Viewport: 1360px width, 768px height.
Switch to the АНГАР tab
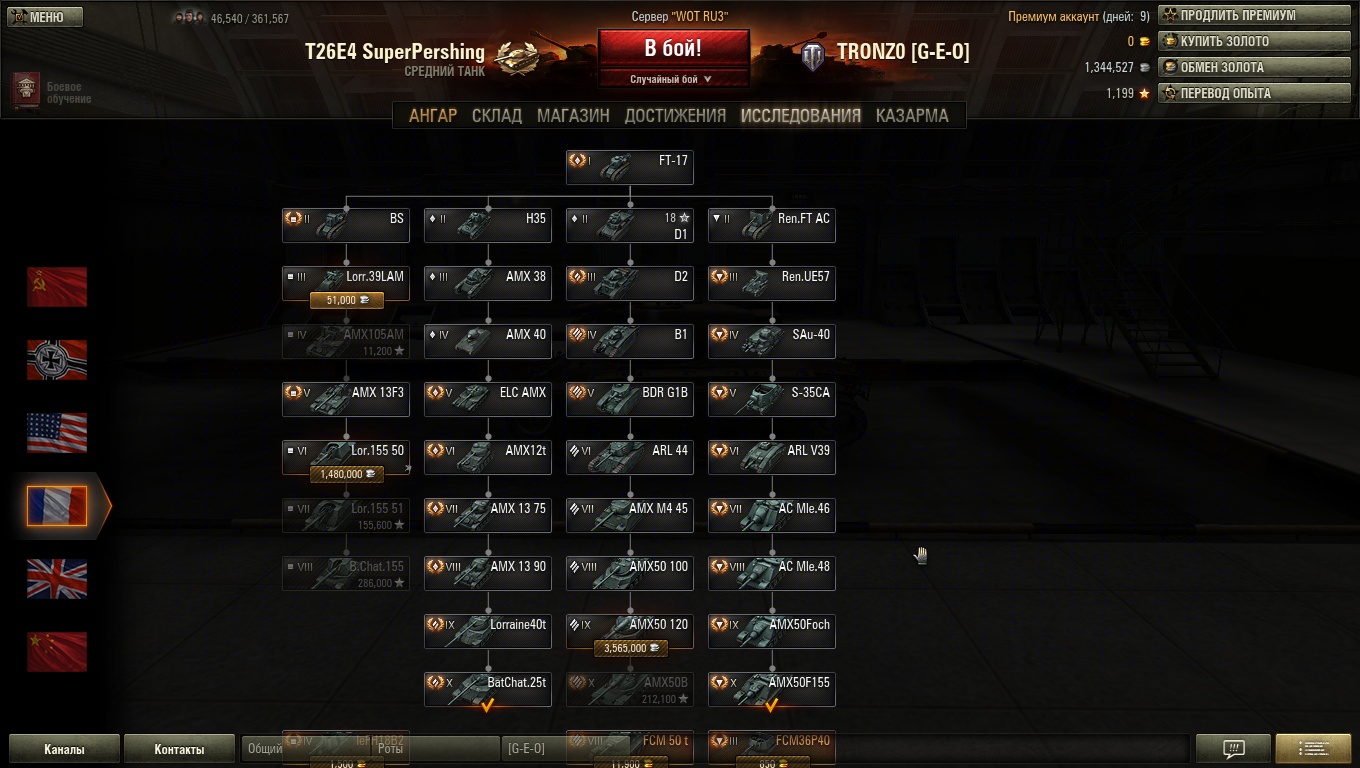click(x=433, y=115)
